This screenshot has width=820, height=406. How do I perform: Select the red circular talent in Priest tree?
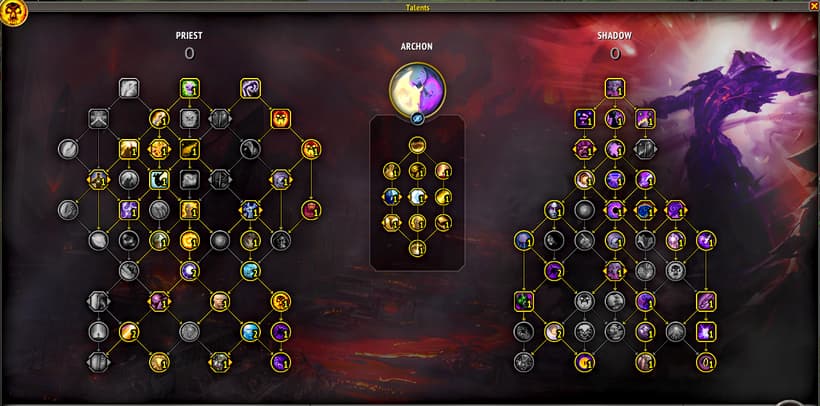(312, 210)
